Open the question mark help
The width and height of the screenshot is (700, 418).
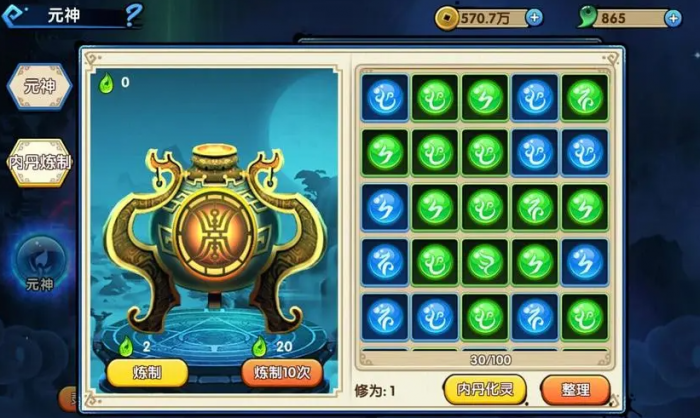[134, 14]
